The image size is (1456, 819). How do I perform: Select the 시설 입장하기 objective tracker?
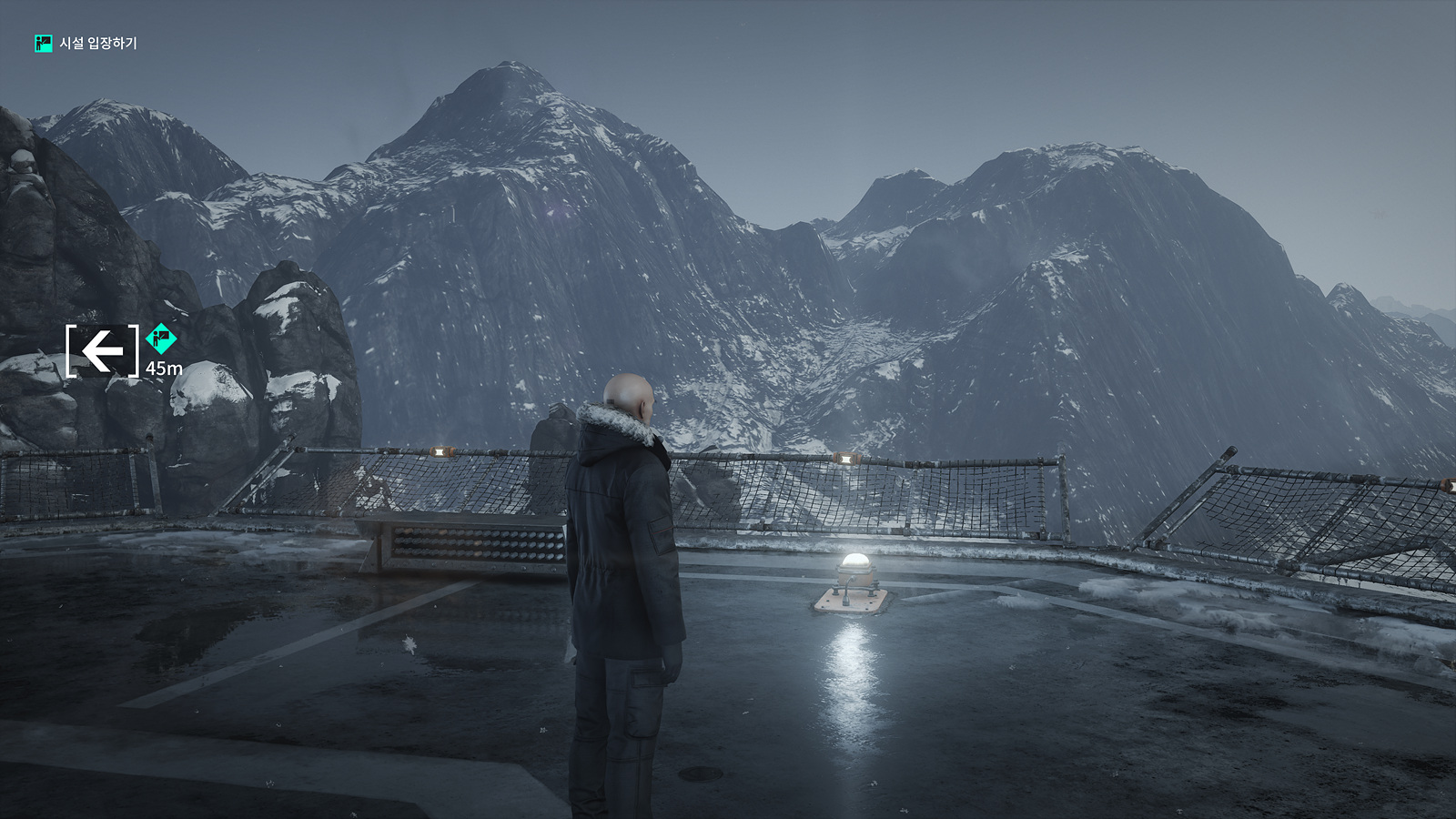86,43
